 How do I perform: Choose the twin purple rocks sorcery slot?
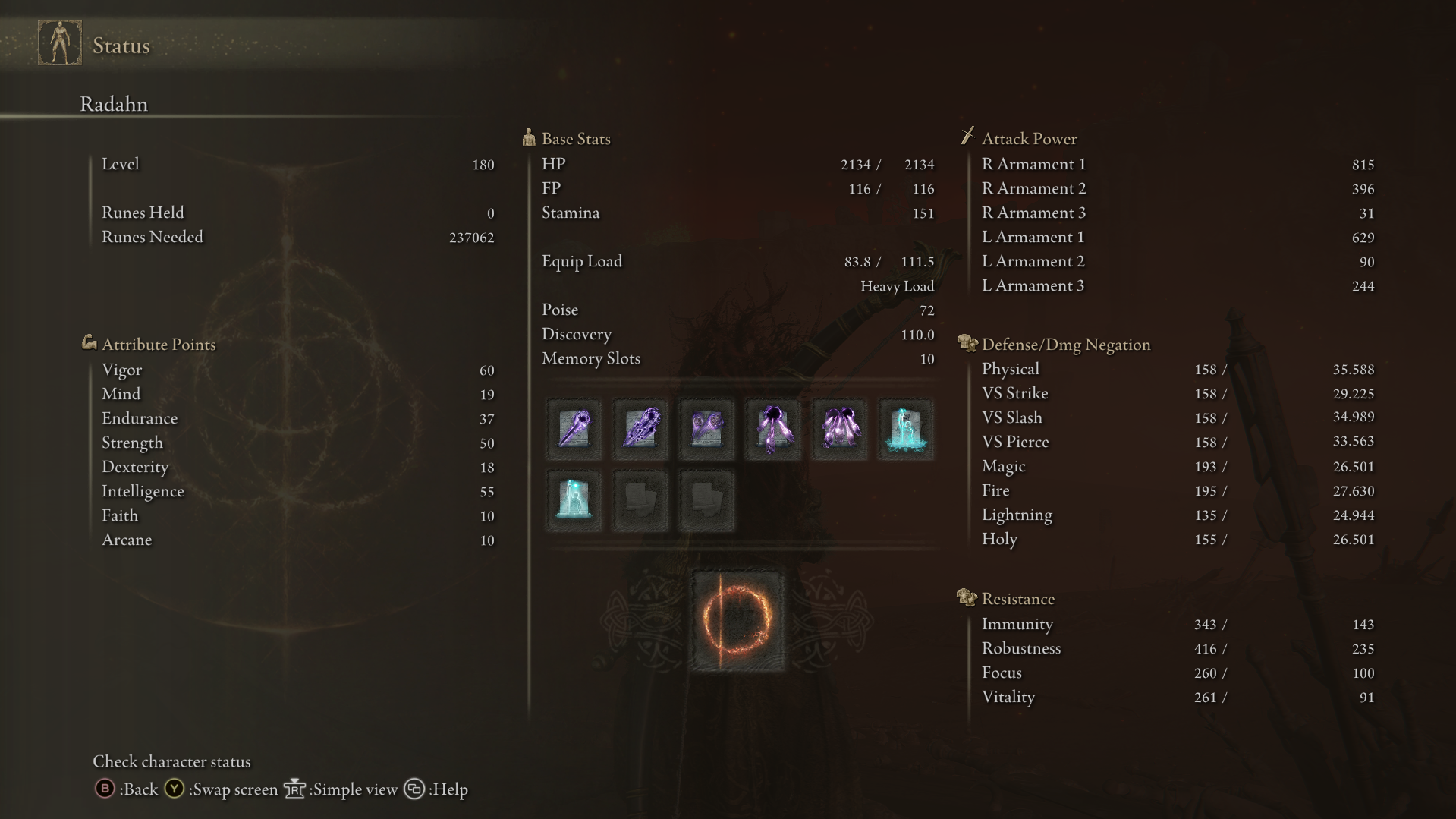click(706, 430)
